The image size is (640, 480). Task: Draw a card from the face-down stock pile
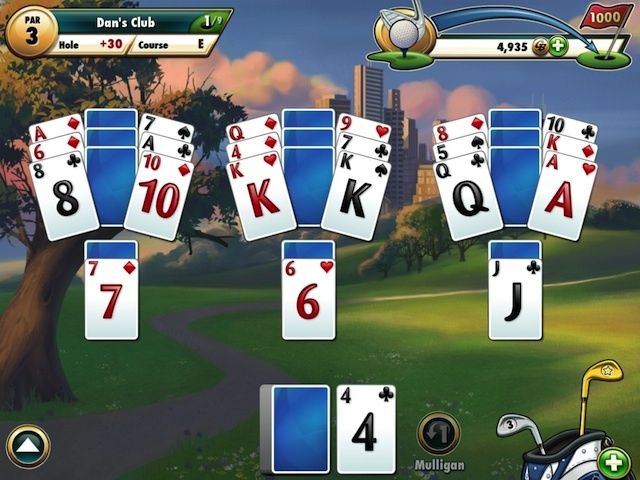(300, 428)
